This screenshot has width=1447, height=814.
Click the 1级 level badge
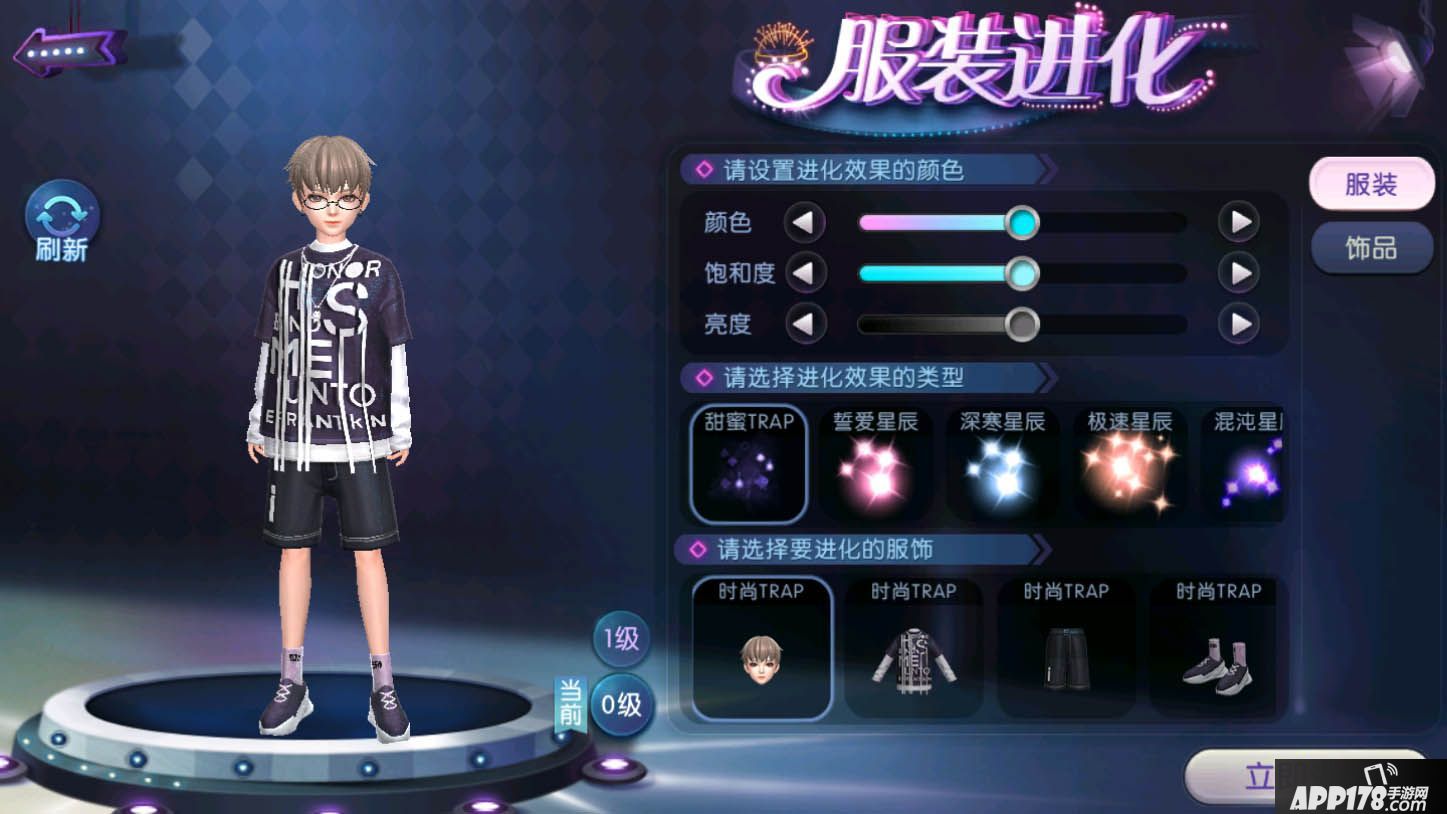pyautogui.click(x=620, y=639)
